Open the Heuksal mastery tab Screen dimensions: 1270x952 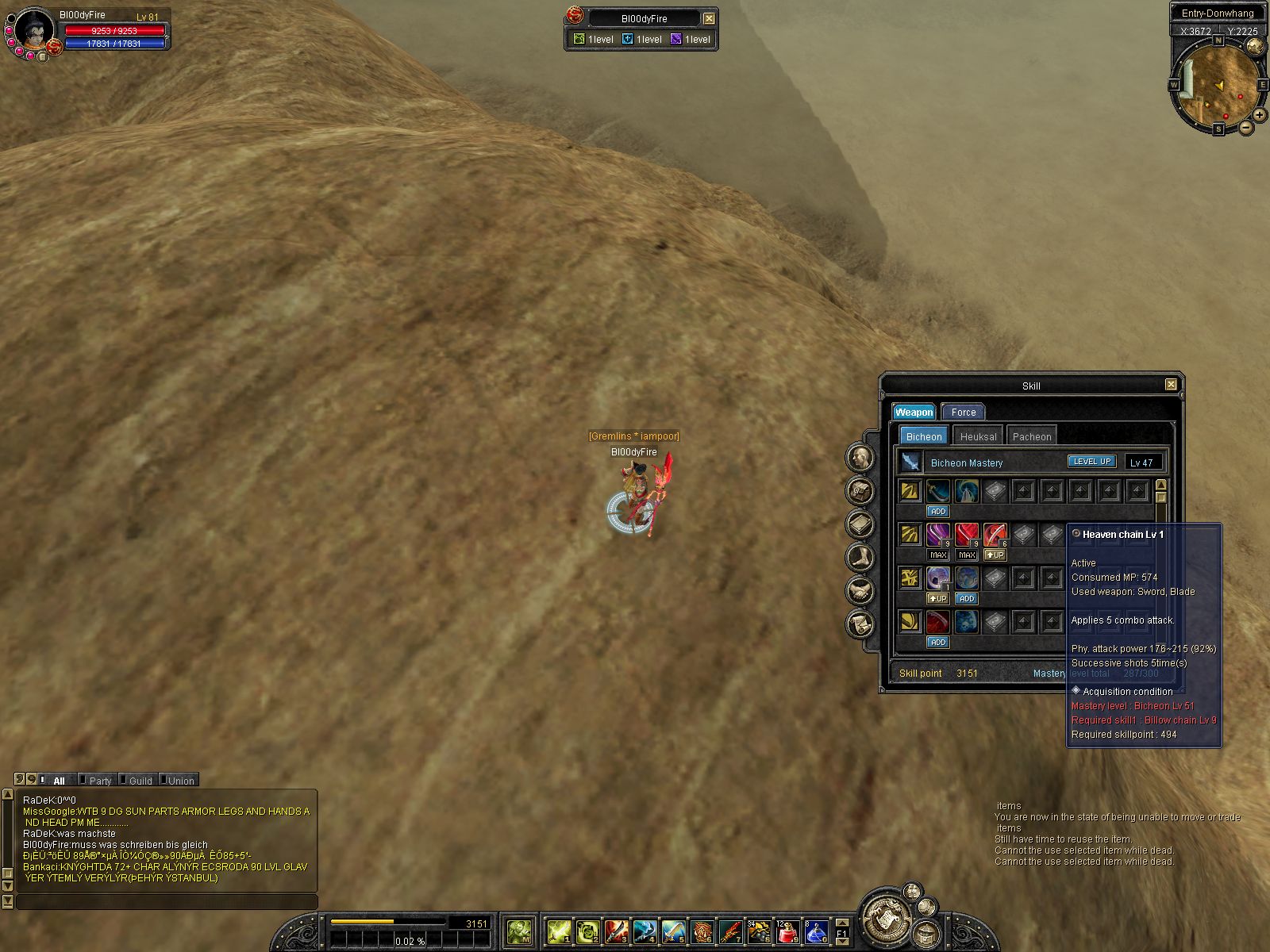(978, 436)
